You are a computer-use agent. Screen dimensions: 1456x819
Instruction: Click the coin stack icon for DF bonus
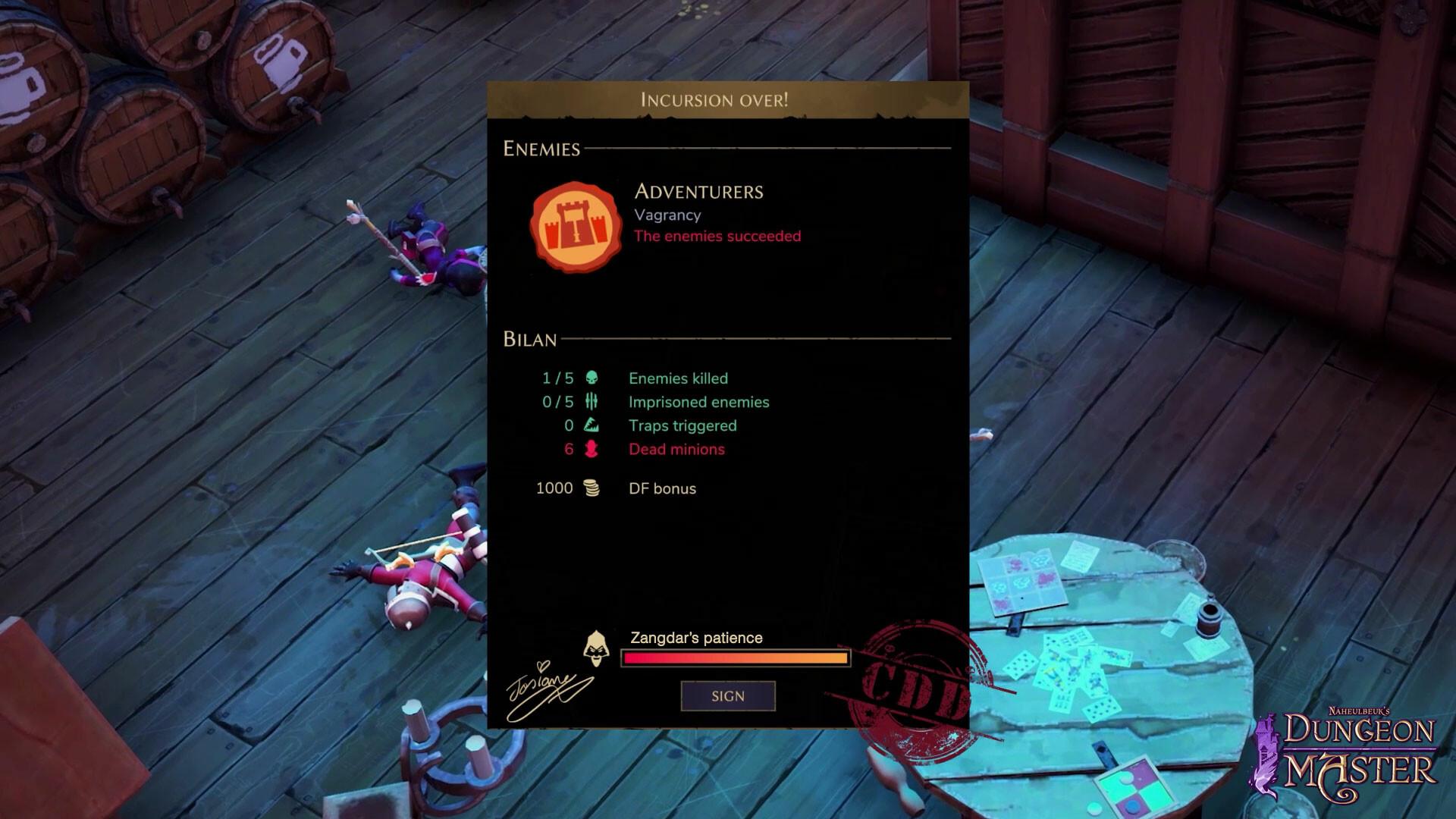(592, 488)
